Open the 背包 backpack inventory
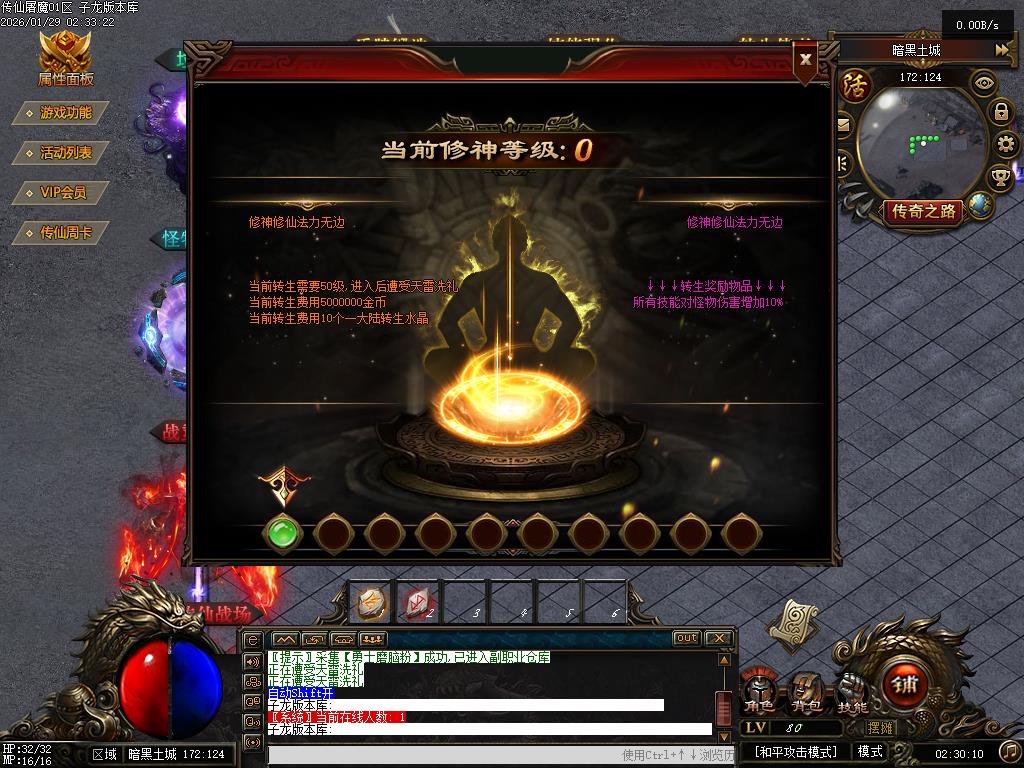The width and height of the screenshot is (1024, 768). click(x=806, y=692)
